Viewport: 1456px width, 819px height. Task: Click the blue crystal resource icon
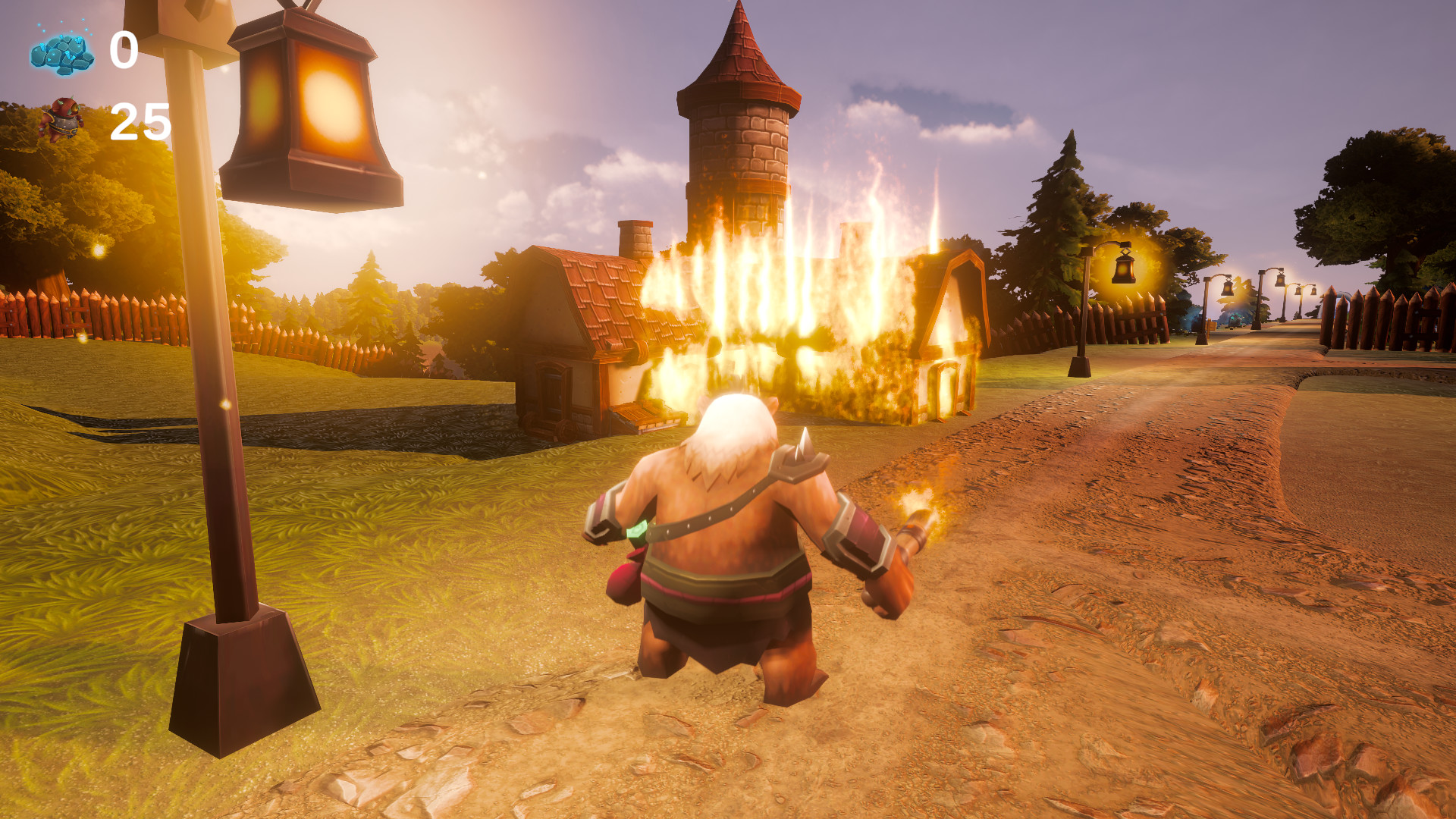coord(61,52)
